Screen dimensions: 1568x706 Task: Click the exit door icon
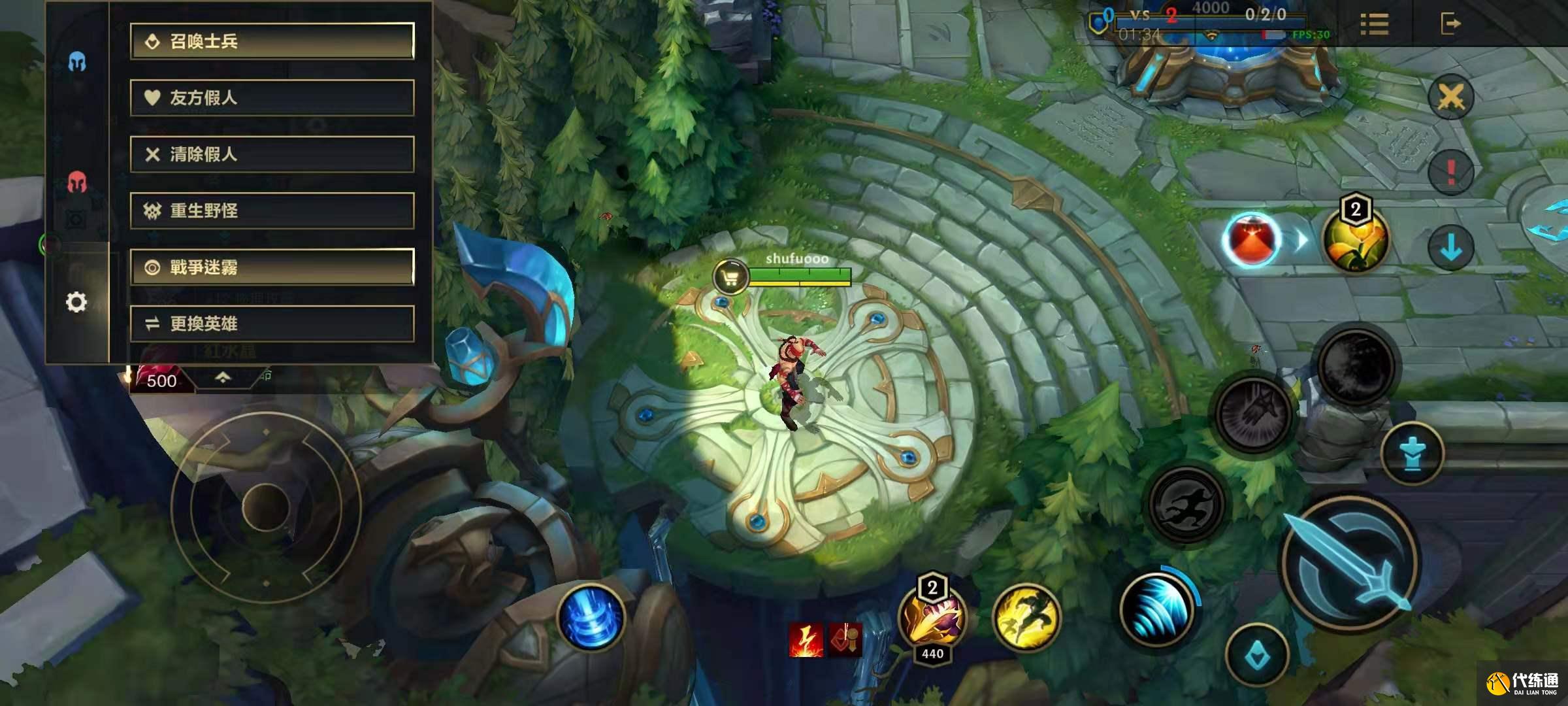(1450, 24)
